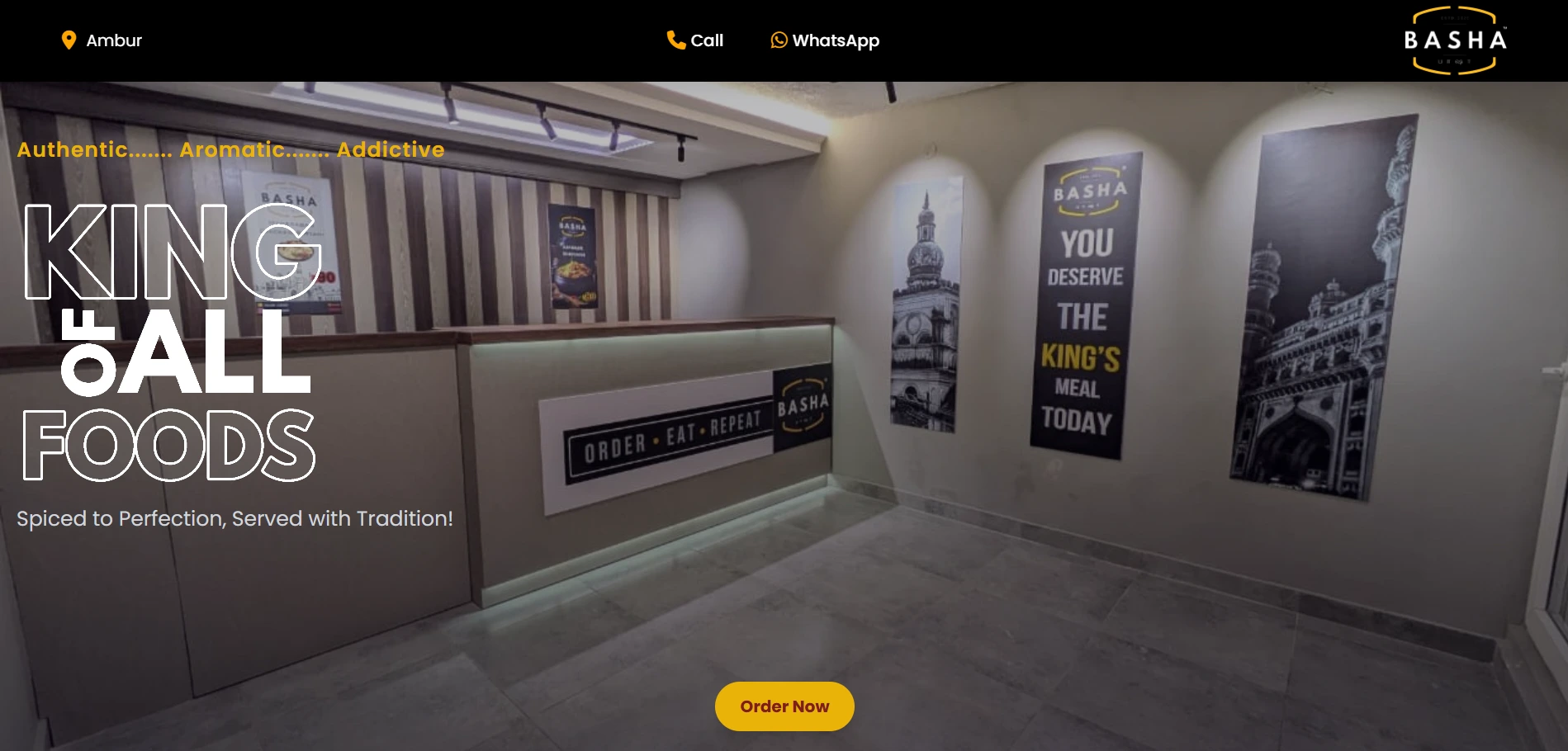Click the WhatsApp chat bubble icon
1568x751 pixels.
777,40
